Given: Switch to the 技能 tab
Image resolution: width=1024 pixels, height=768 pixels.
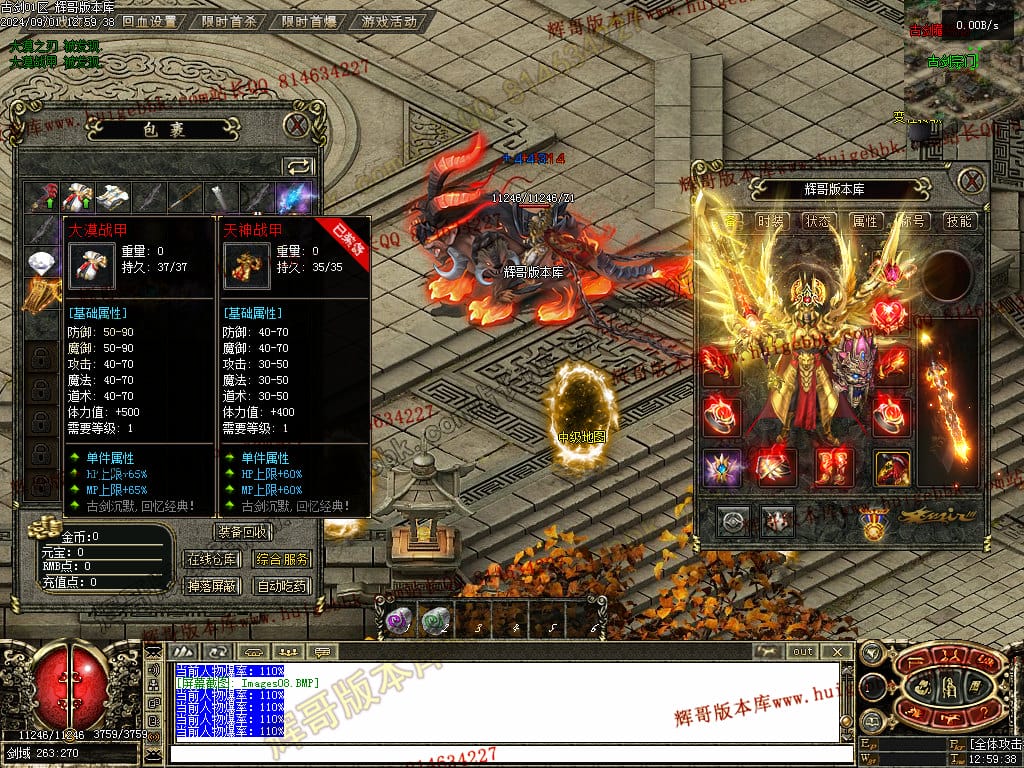Looking at the screenshot, I should 959,221.
